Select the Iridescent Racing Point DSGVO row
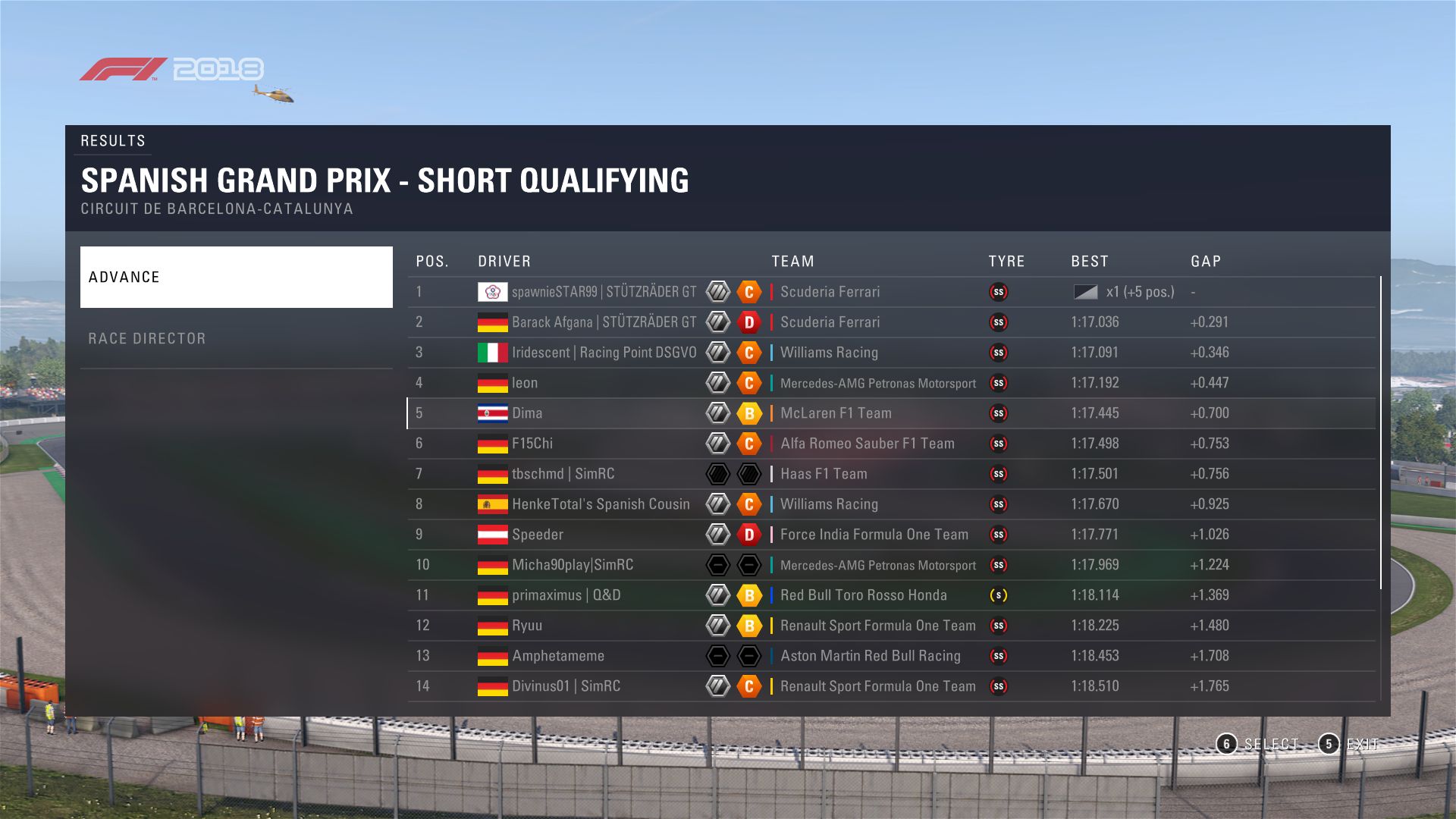1456x819 pixels. click(x=891, y=353)
